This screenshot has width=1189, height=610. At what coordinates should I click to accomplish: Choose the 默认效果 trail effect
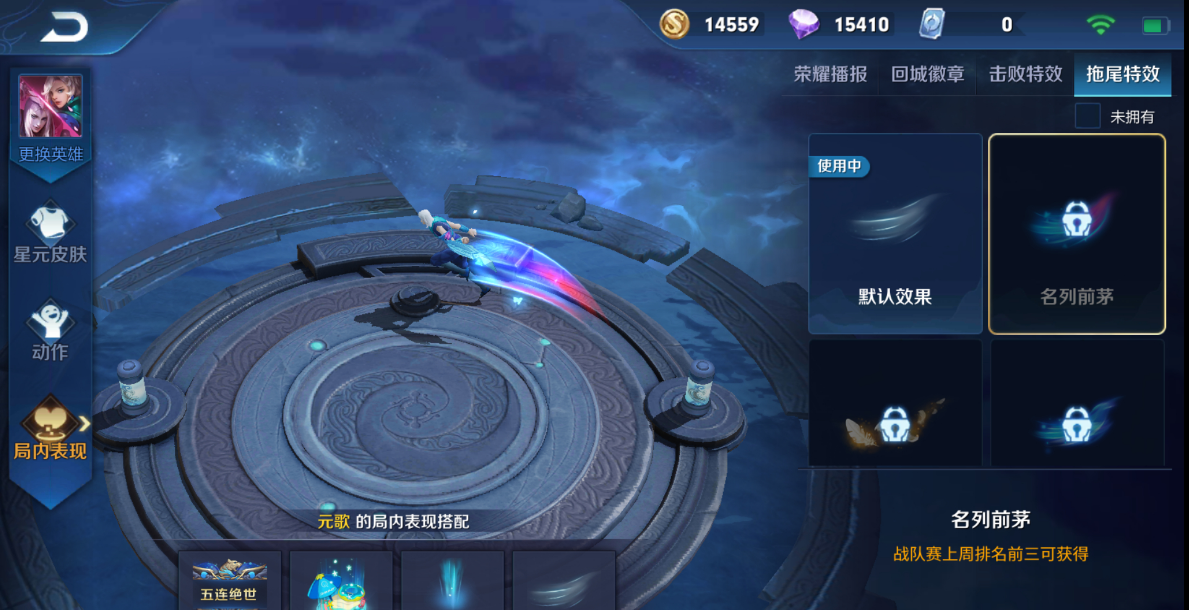pos(895,233)
